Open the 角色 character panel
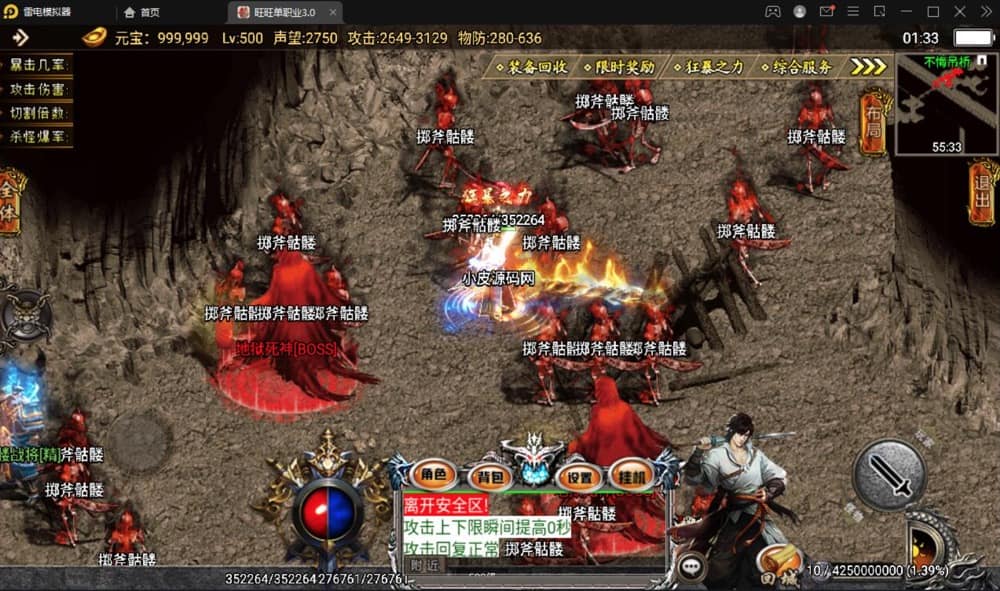The width and height of the screenshot is (1000, 591). point(433,475)
